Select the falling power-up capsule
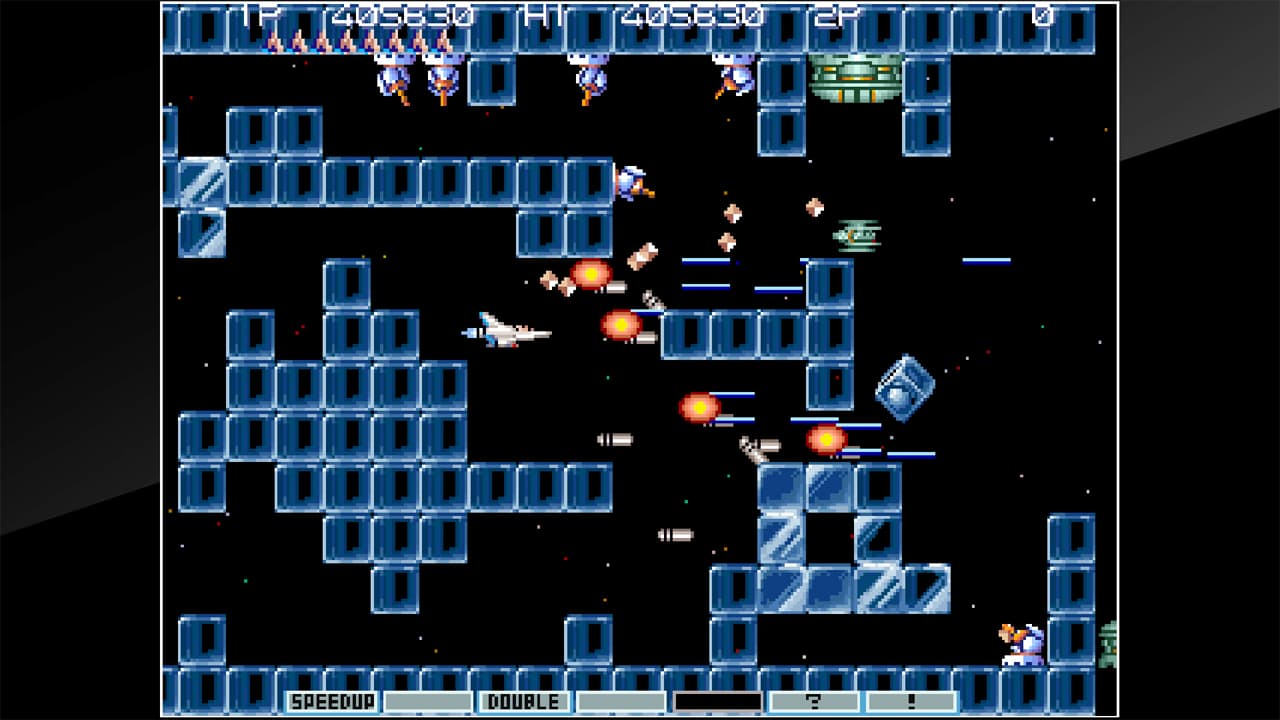 [x=728, y=217]
